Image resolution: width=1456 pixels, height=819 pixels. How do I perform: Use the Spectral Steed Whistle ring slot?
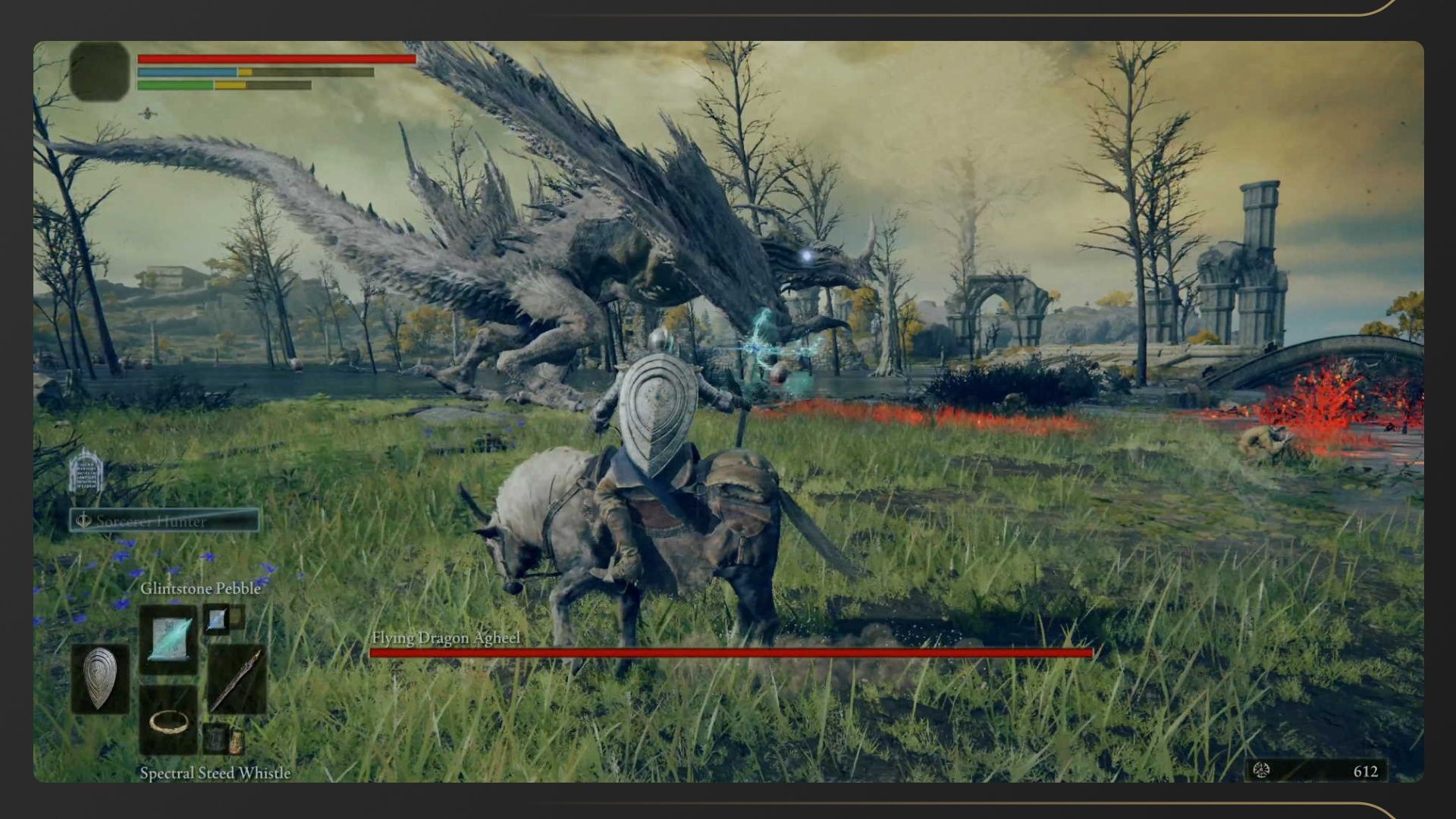coord(168,721)
